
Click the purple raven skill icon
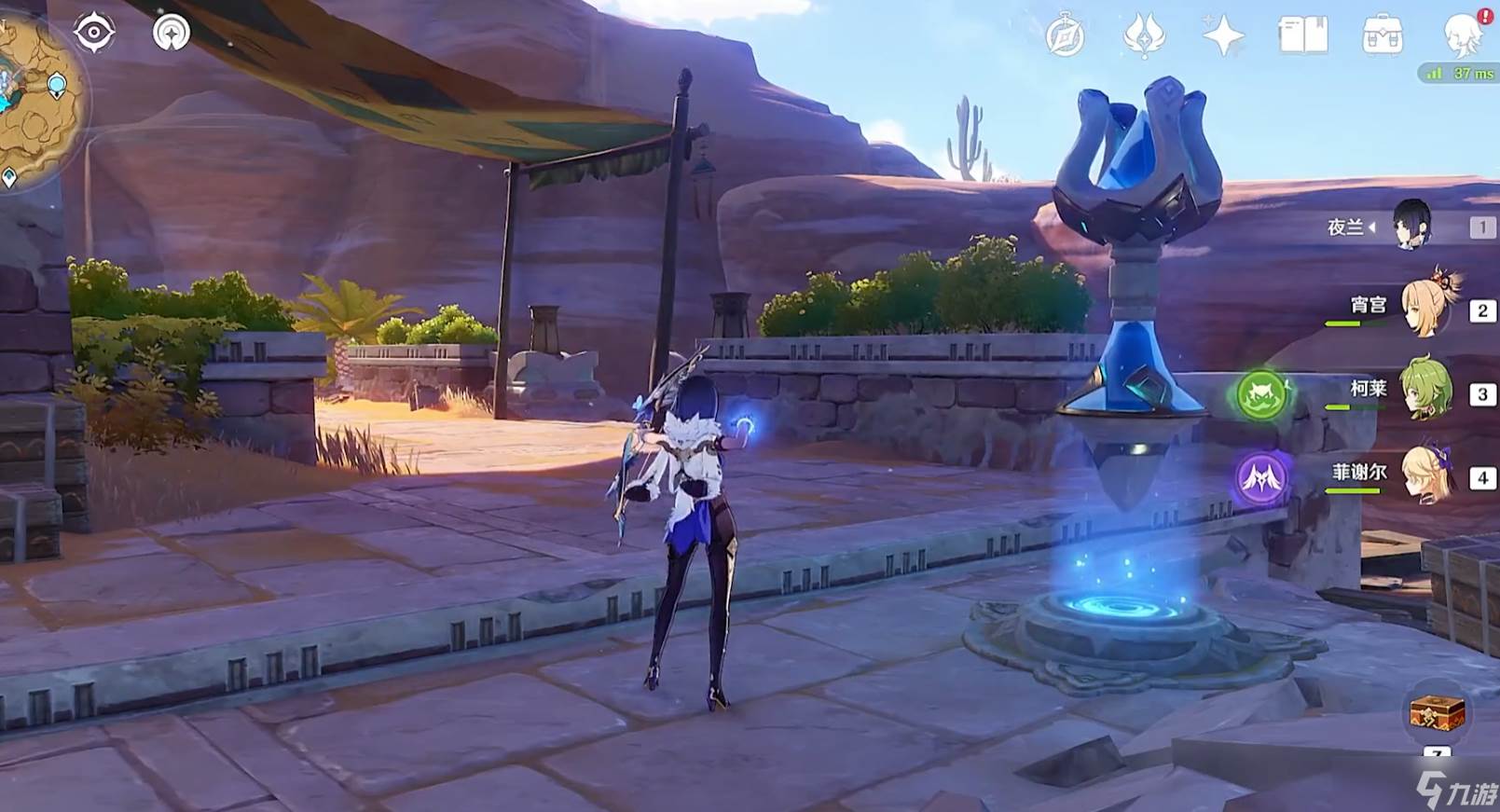1261,478
